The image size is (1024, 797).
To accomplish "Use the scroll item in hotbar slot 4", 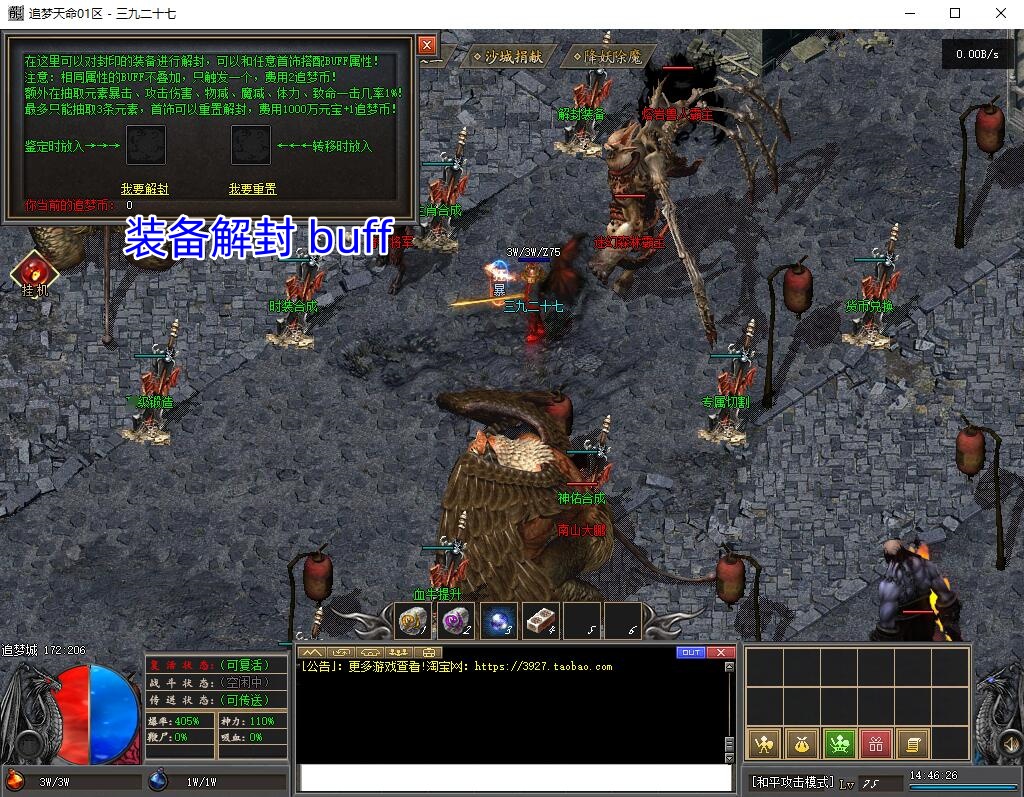I will coord(540,621).
